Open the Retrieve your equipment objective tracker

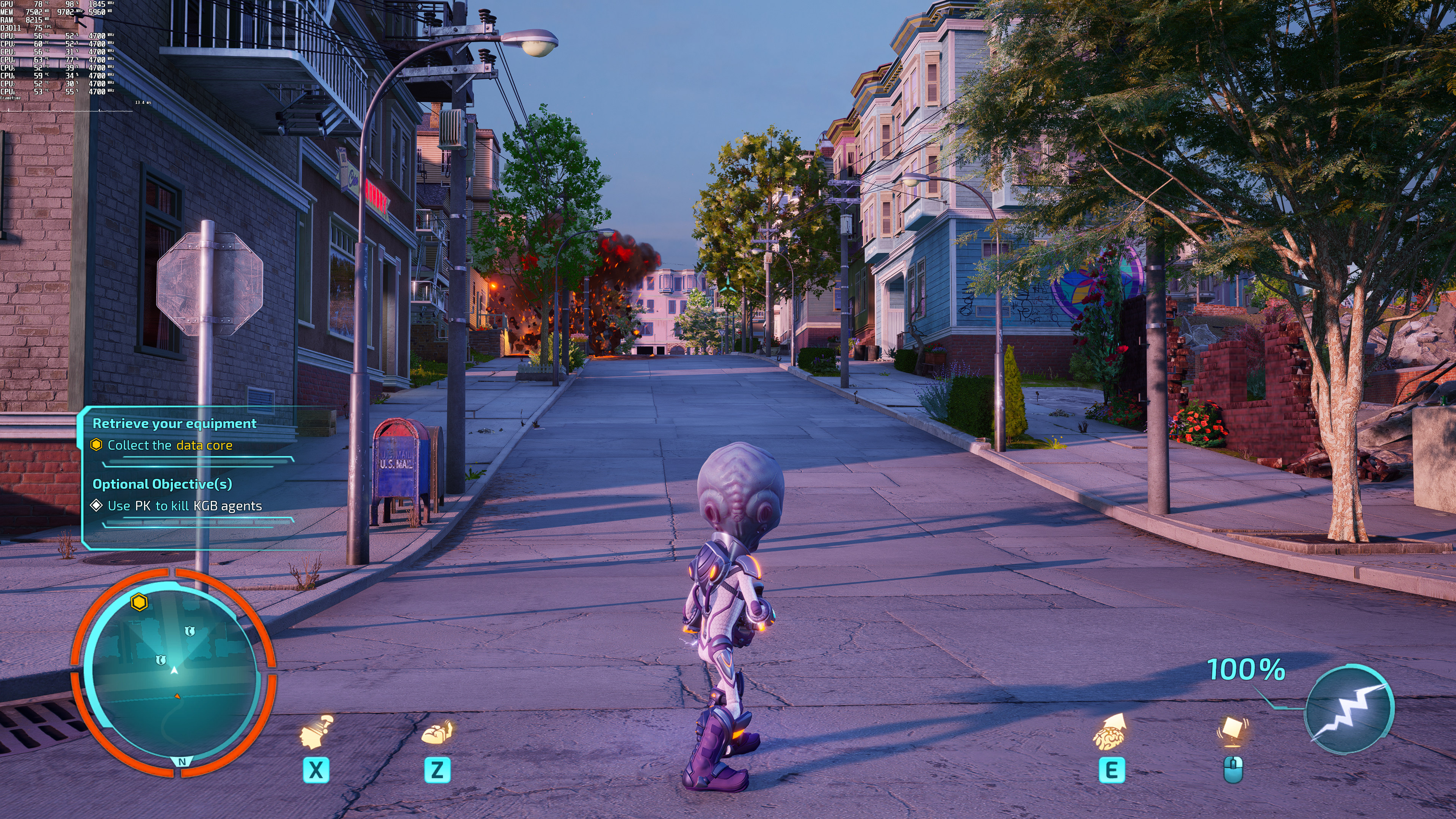click(174, 424)
